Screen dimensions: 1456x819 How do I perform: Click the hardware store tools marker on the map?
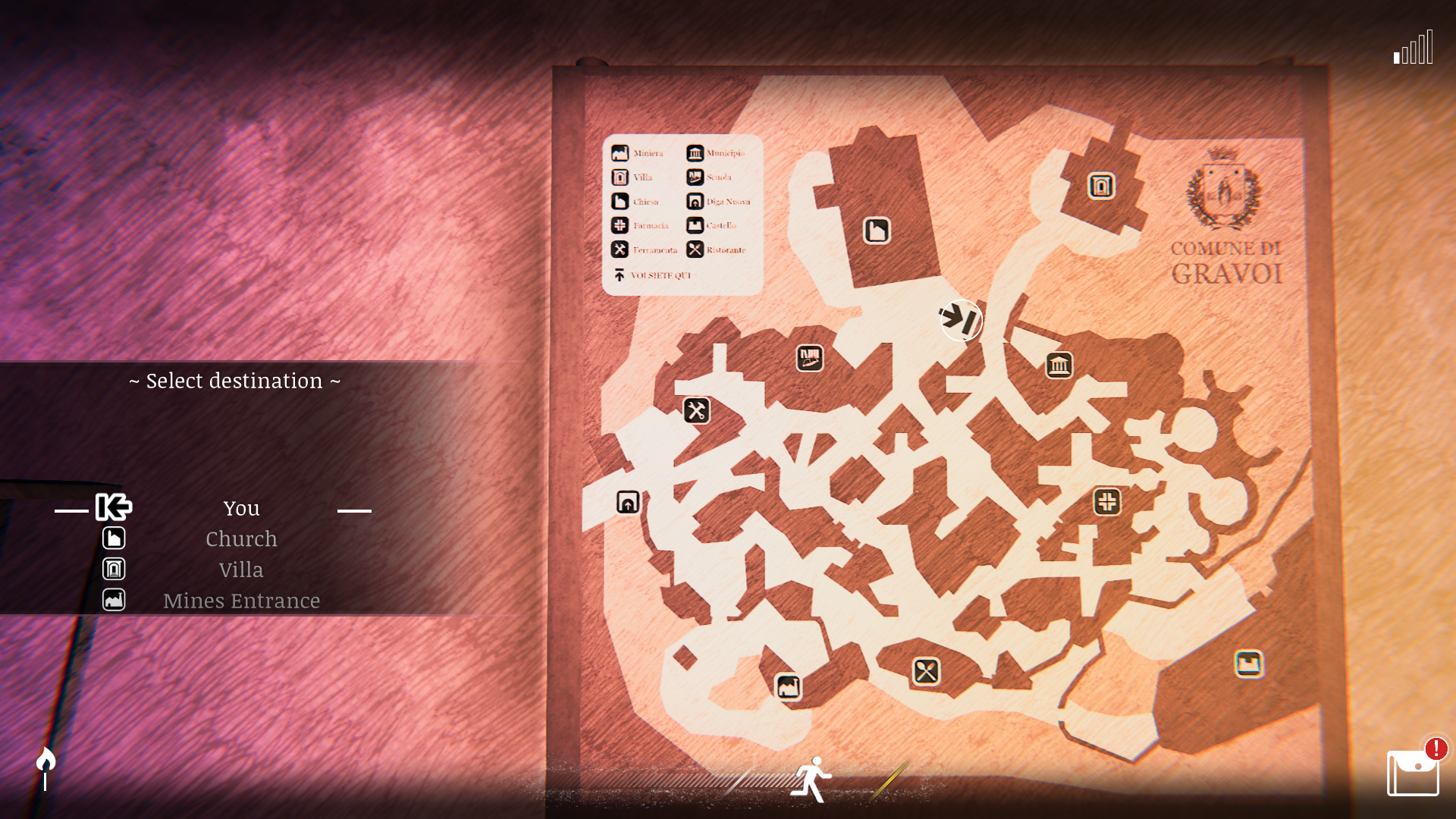click(x=696, y=411)
